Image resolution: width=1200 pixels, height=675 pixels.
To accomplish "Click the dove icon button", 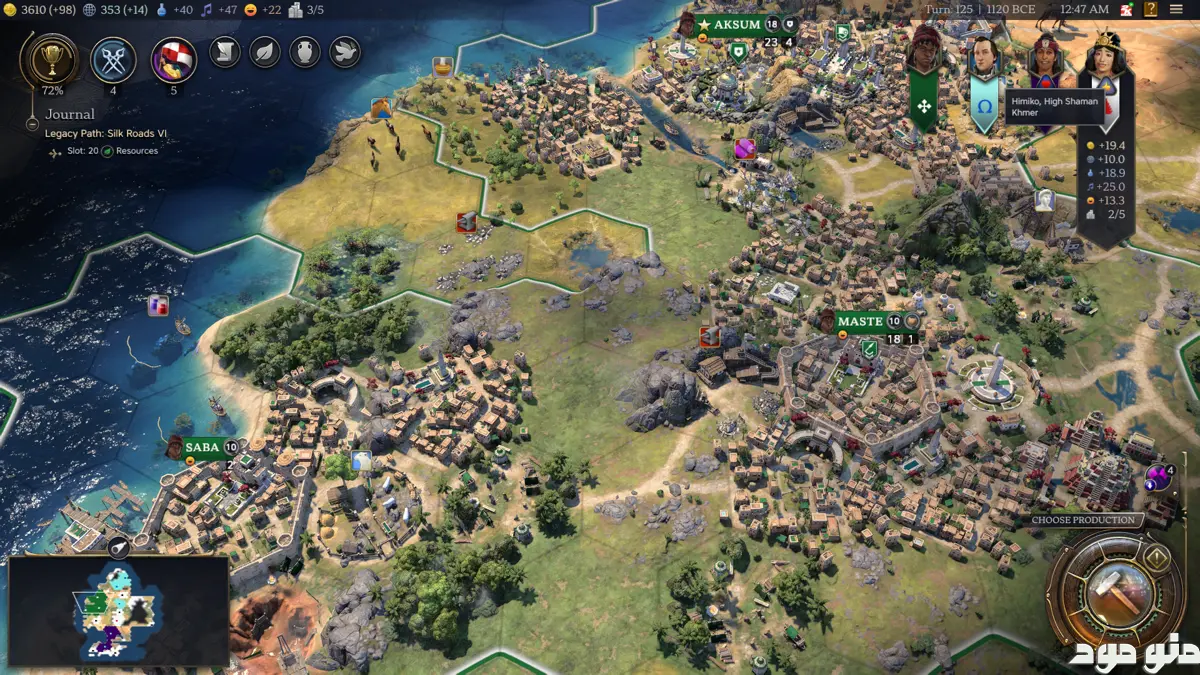I will (345, 51).
